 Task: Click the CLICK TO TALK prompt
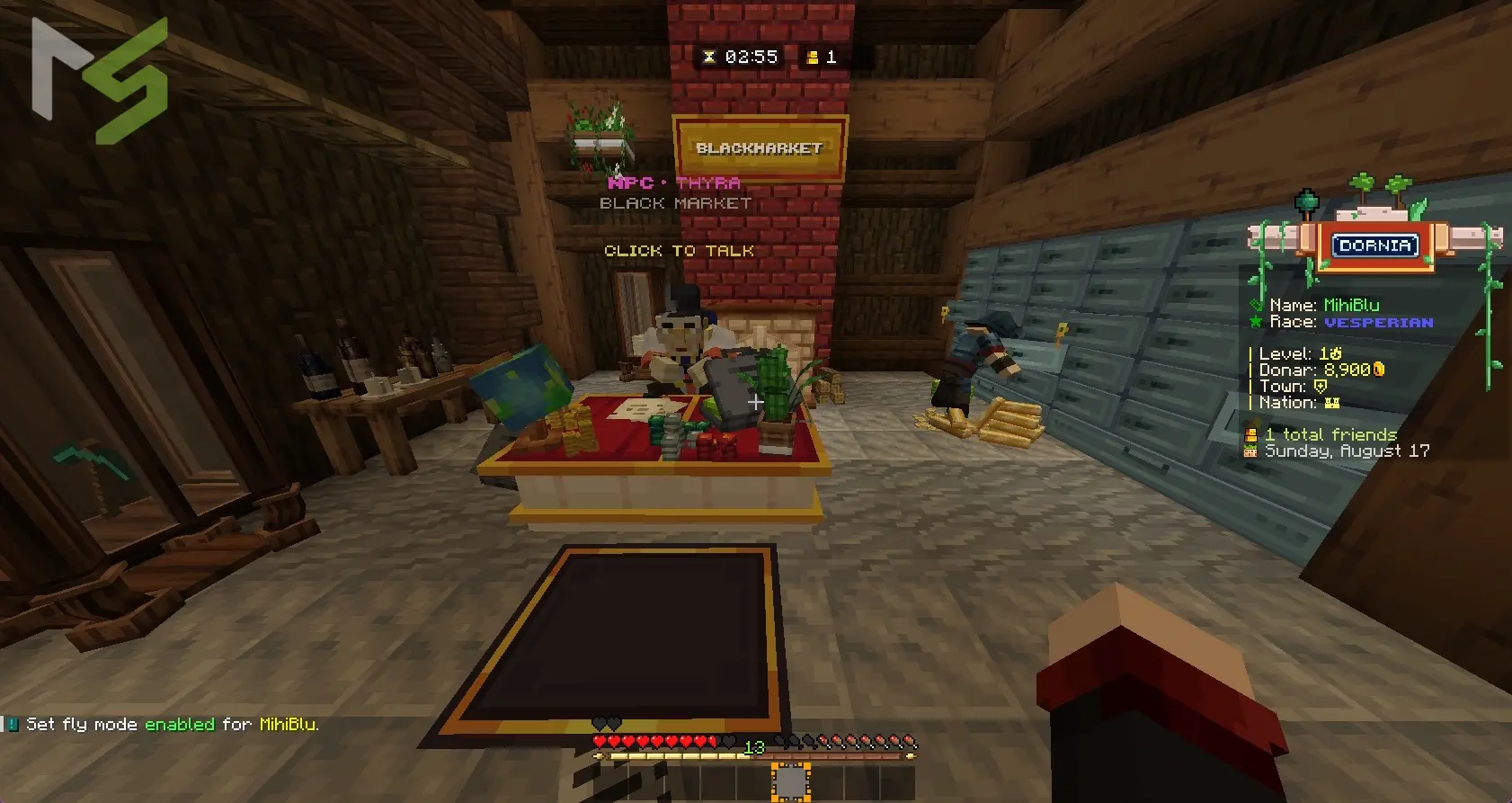[679, 251]
